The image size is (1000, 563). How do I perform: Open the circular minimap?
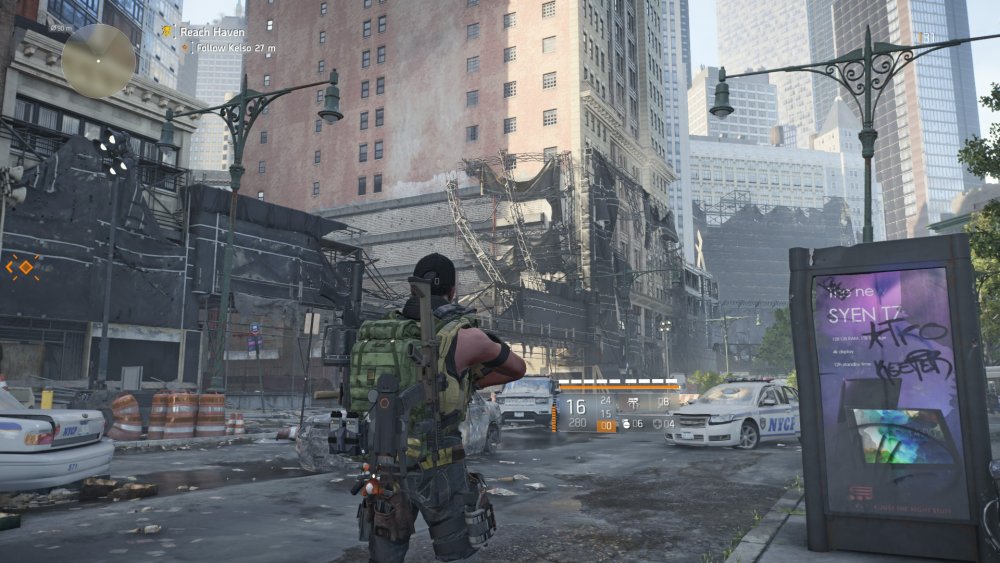click(98, 59)
